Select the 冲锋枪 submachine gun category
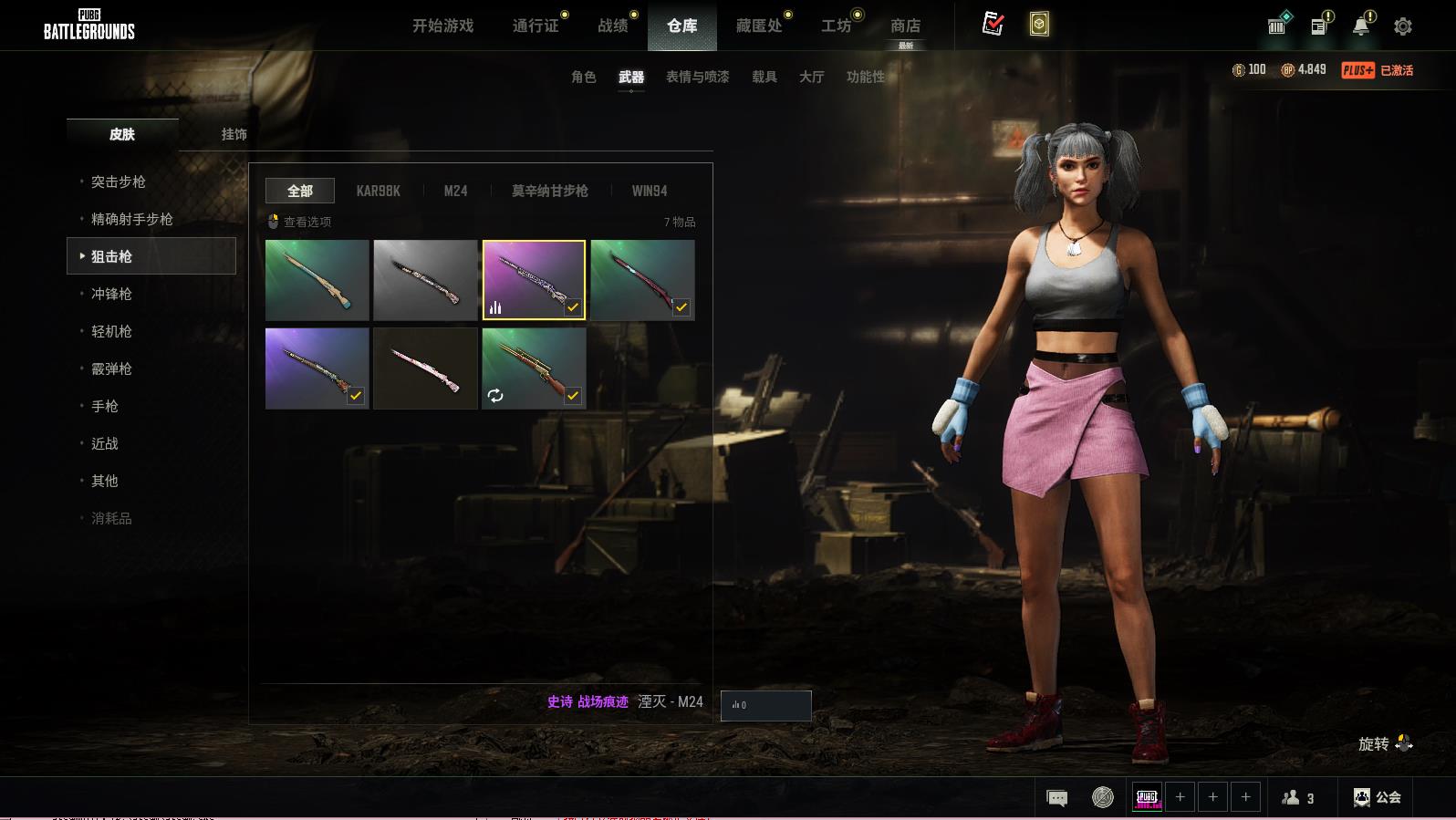Screen dimensions: 1456x820 coord(111,294)
